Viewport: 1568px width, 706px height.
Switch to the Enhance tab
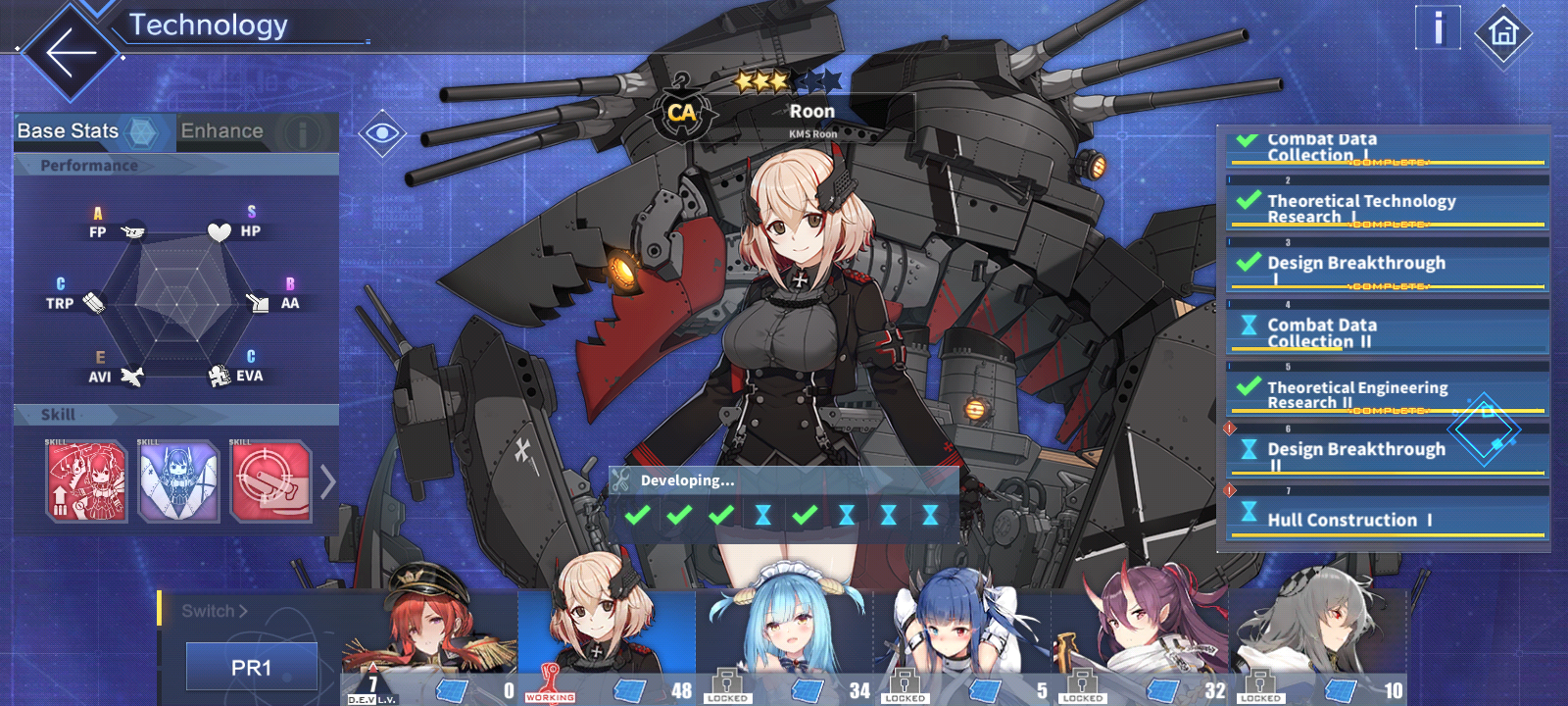[220, 129]
